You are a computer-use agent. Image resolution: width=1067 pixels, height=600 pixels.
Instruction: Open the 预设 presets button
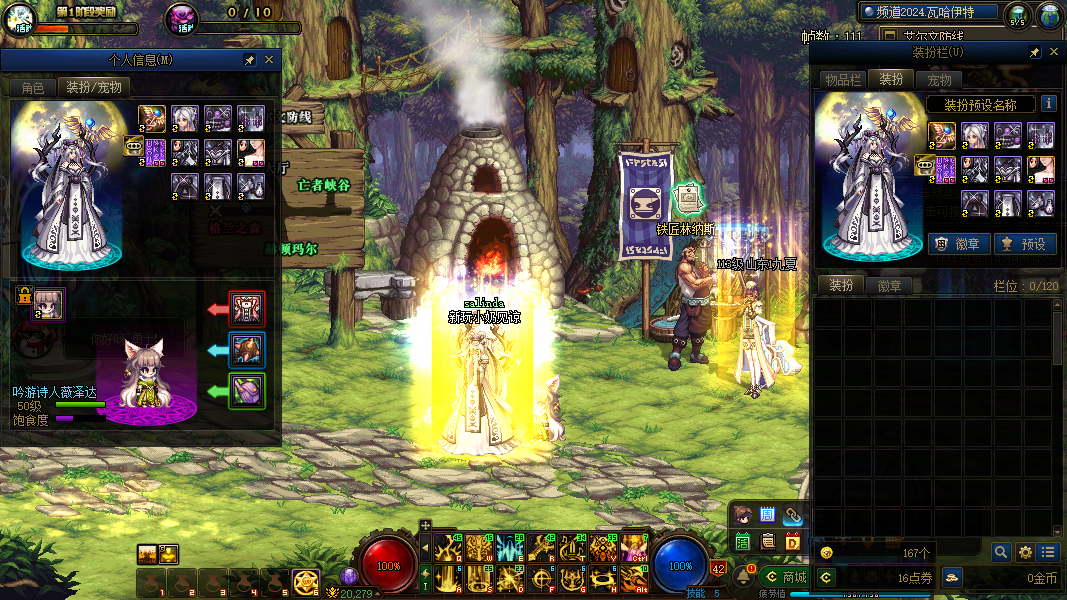coord(1024,243)
